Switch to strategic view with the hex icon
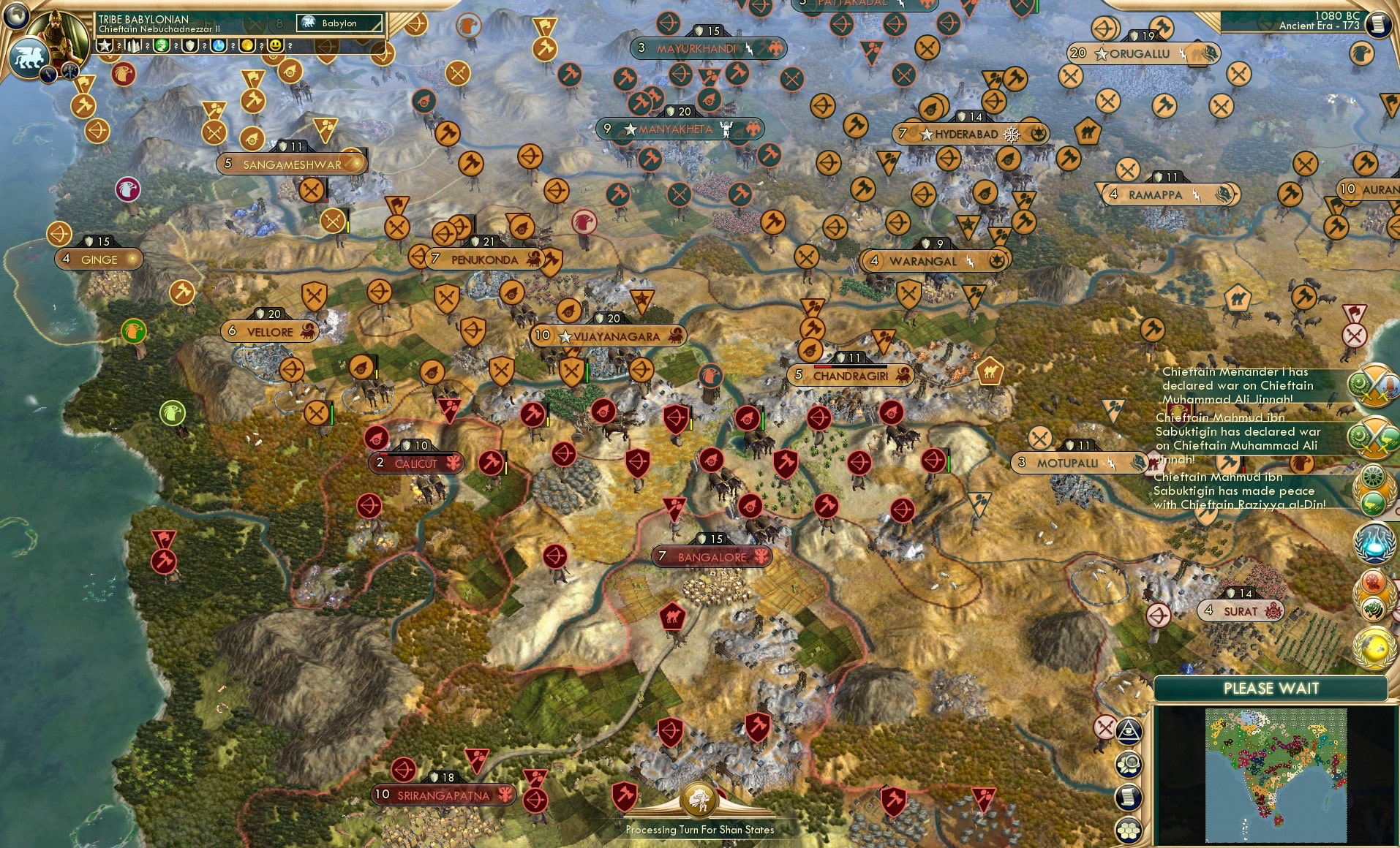 click(1128, 830)
